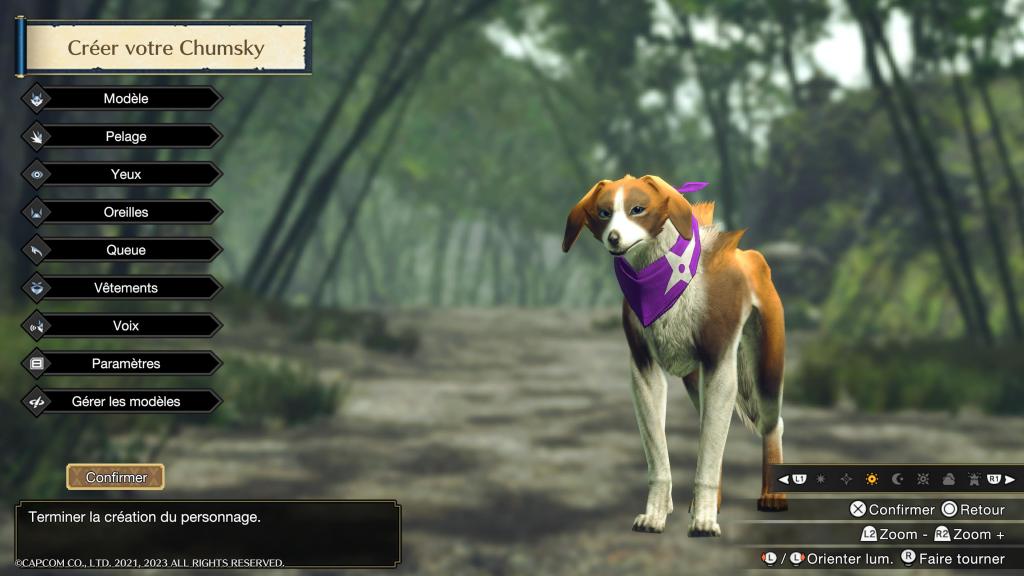The image size is (1024, 576).
Task: Choose the Voix option
Action: tap(126, 326)
